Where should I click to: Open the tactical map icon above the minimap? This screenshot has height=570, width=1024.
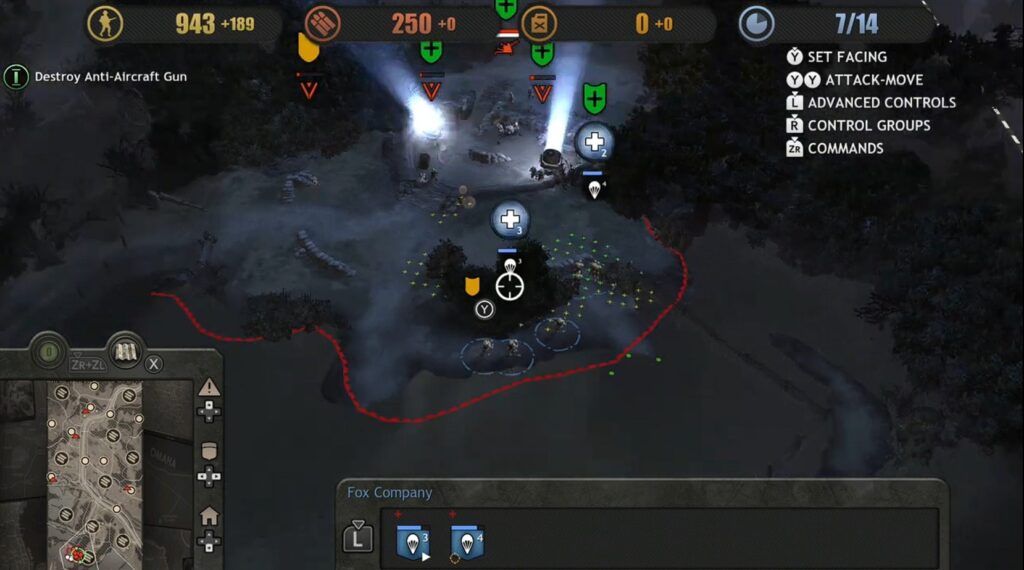coord(126,352)
